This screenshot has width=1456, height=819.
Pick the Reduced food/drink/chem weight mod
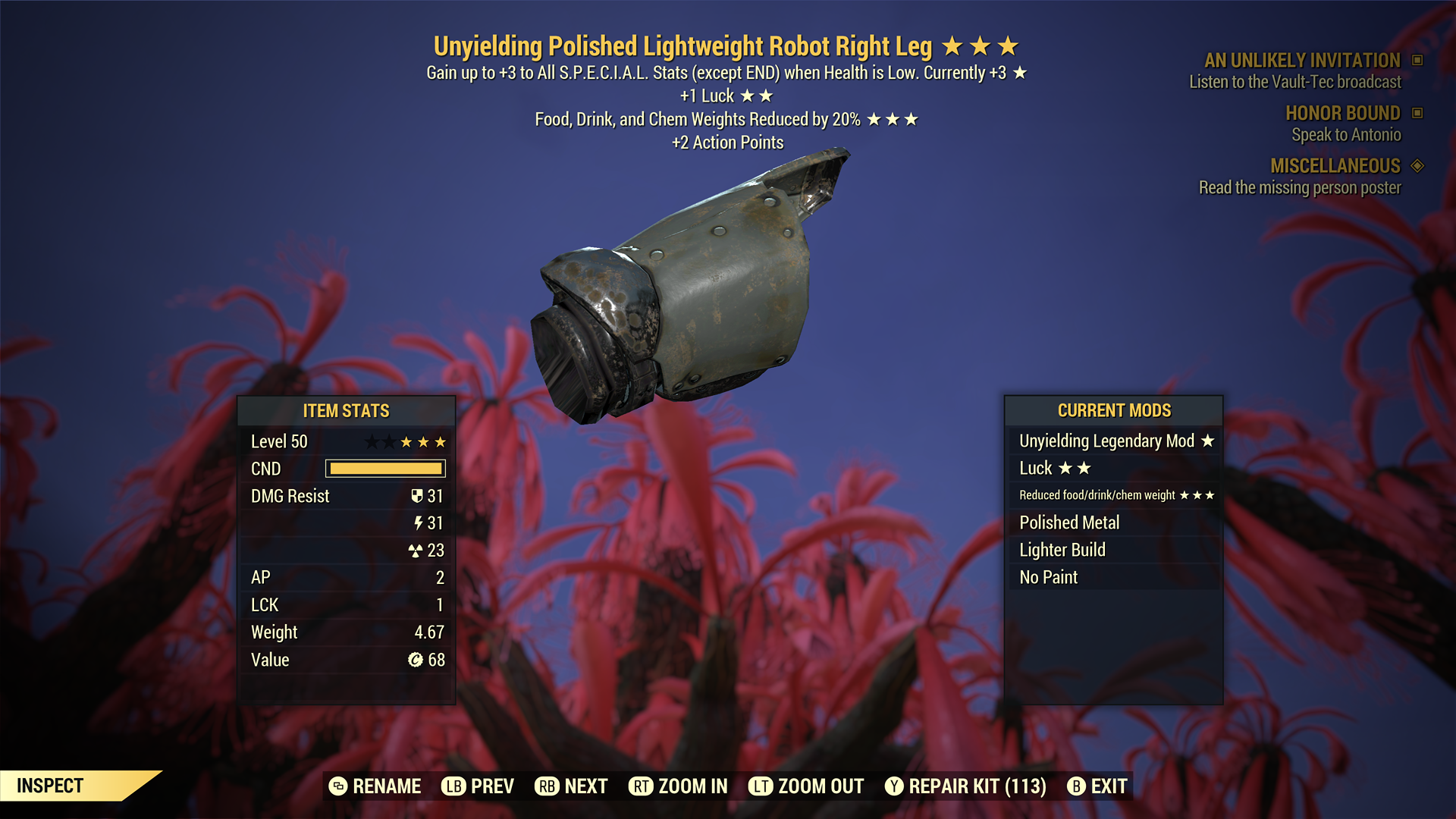(1114, 495)
